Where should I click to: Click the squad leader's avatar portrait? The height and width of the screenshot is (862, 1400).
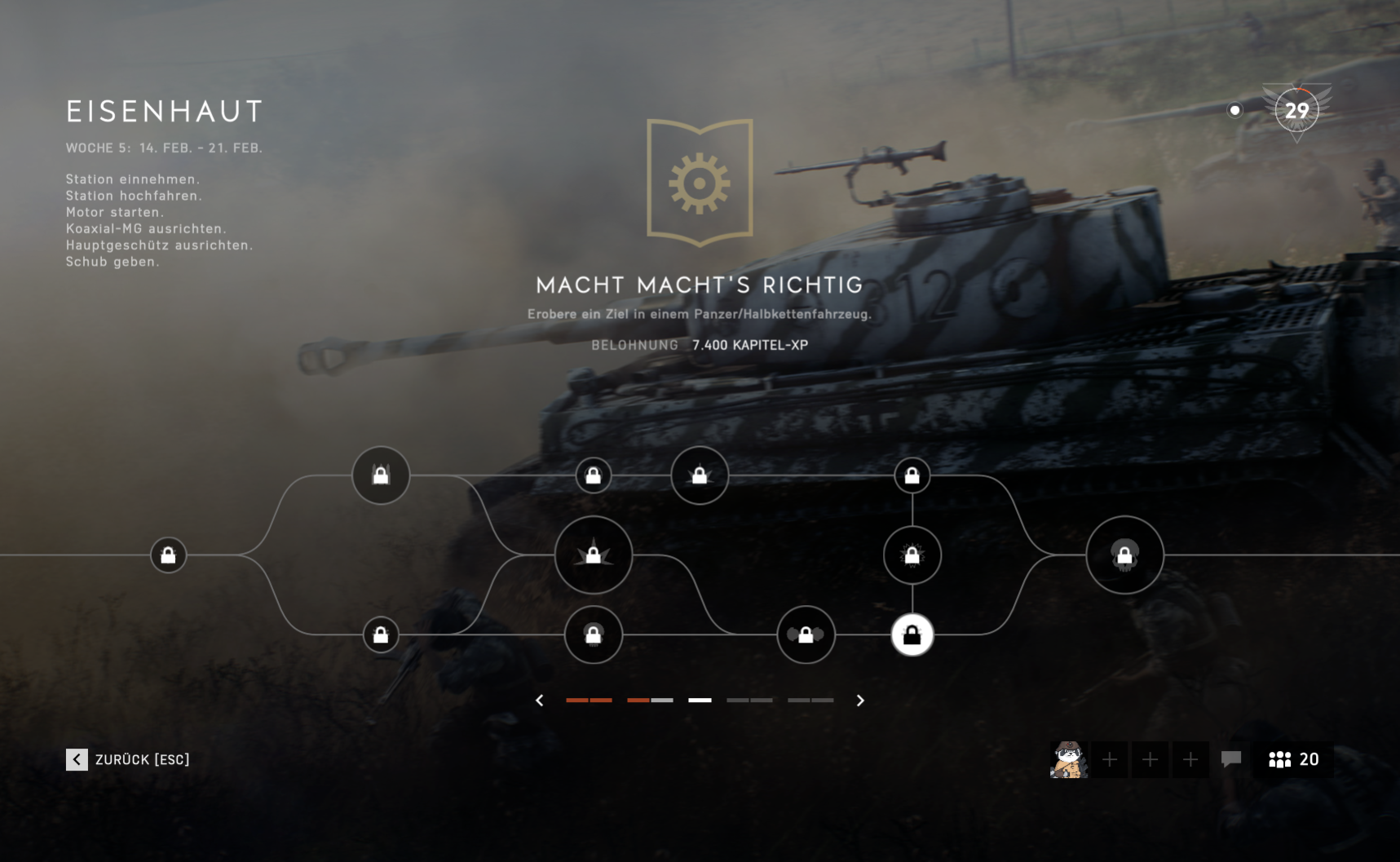point(1069,760)
